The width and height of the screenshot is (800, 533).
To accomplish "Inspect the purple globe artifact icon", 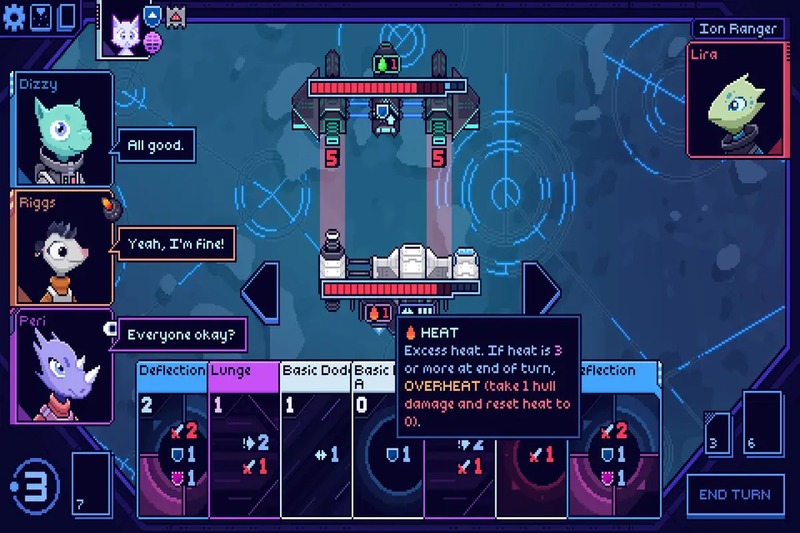I will tap(153, 40).
